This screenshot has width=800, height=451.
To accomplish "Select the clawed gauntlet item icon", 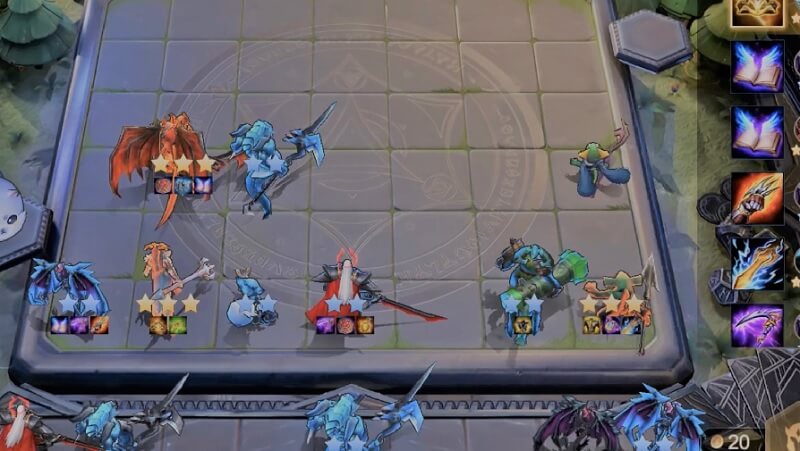I will (757, 198).
